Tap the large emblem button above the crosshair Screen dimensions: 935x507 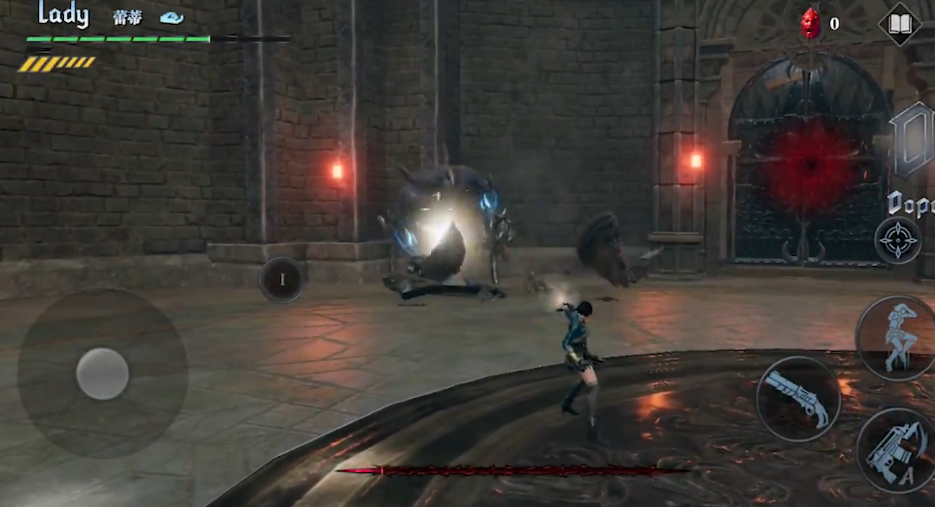pyautogui.click(x=911, y=140)
